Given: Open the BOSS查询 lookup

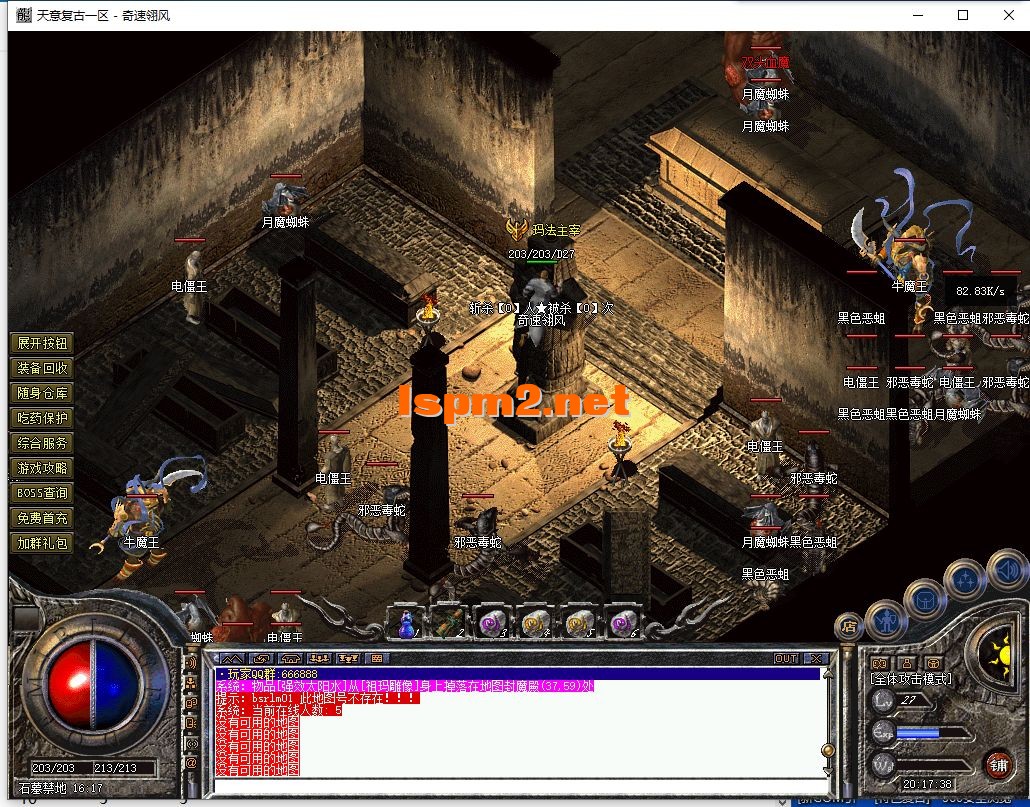Looking at the screenshot, I should point(42,493).
